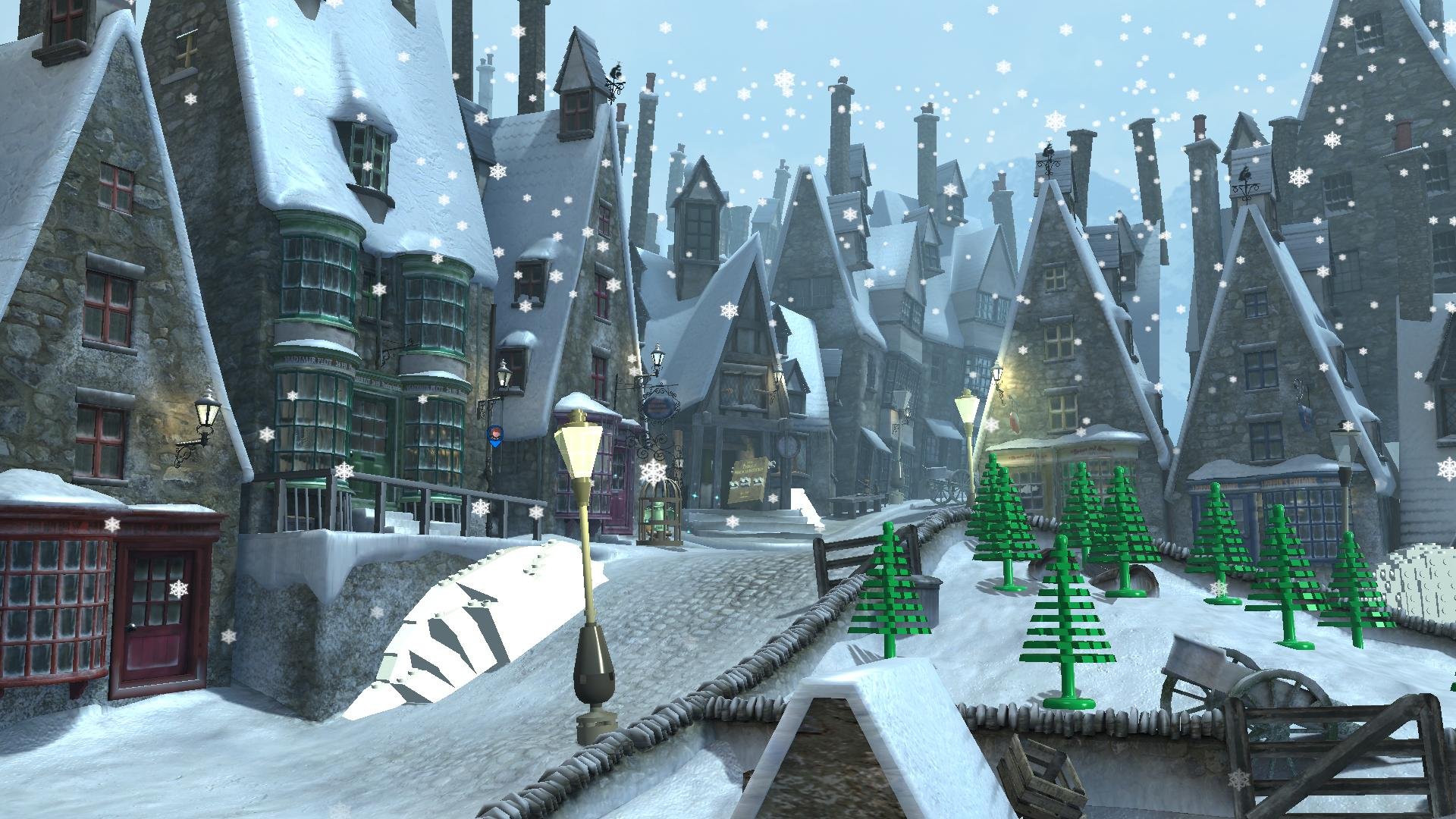Click the blue red-haired character marker

pyautogui.click(x=494, y=435)
